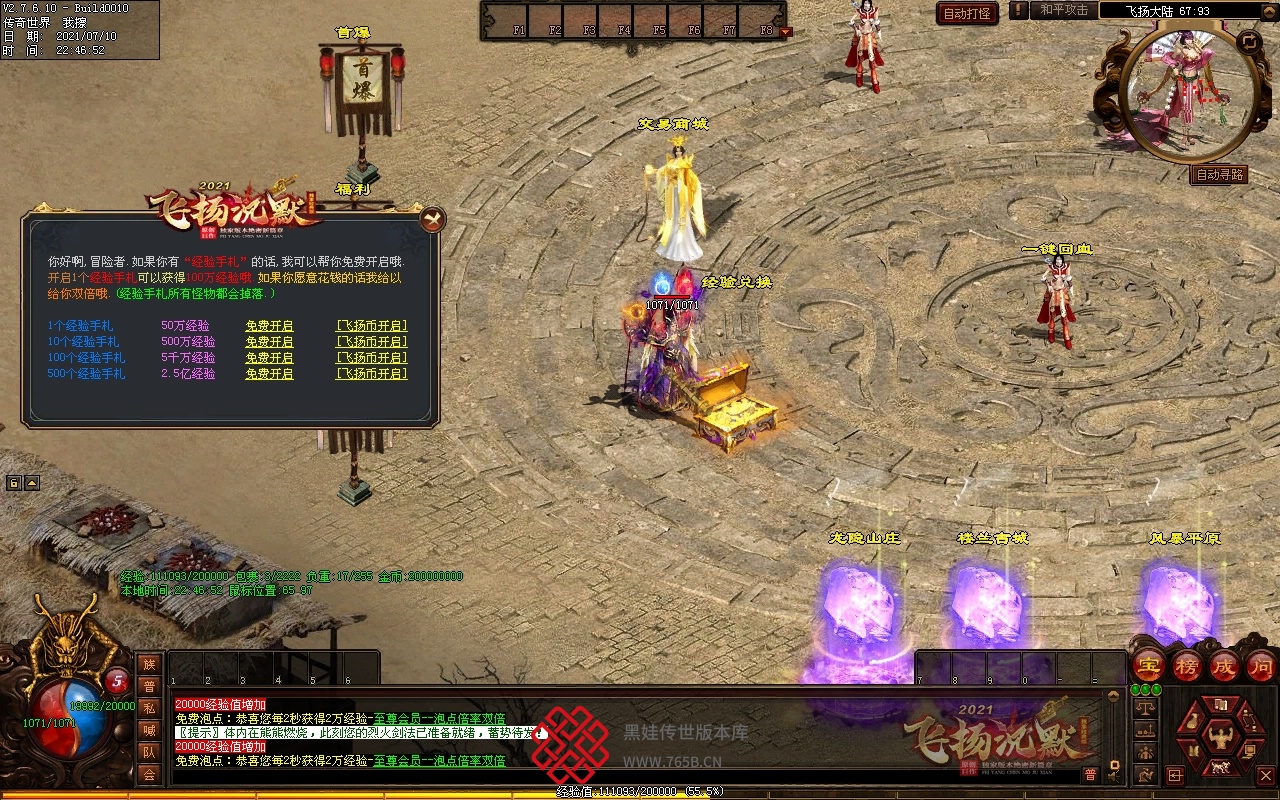The image size is (1280, 800).
Task: Open the 宝 treasure round button
Action: coord(1148,665)
